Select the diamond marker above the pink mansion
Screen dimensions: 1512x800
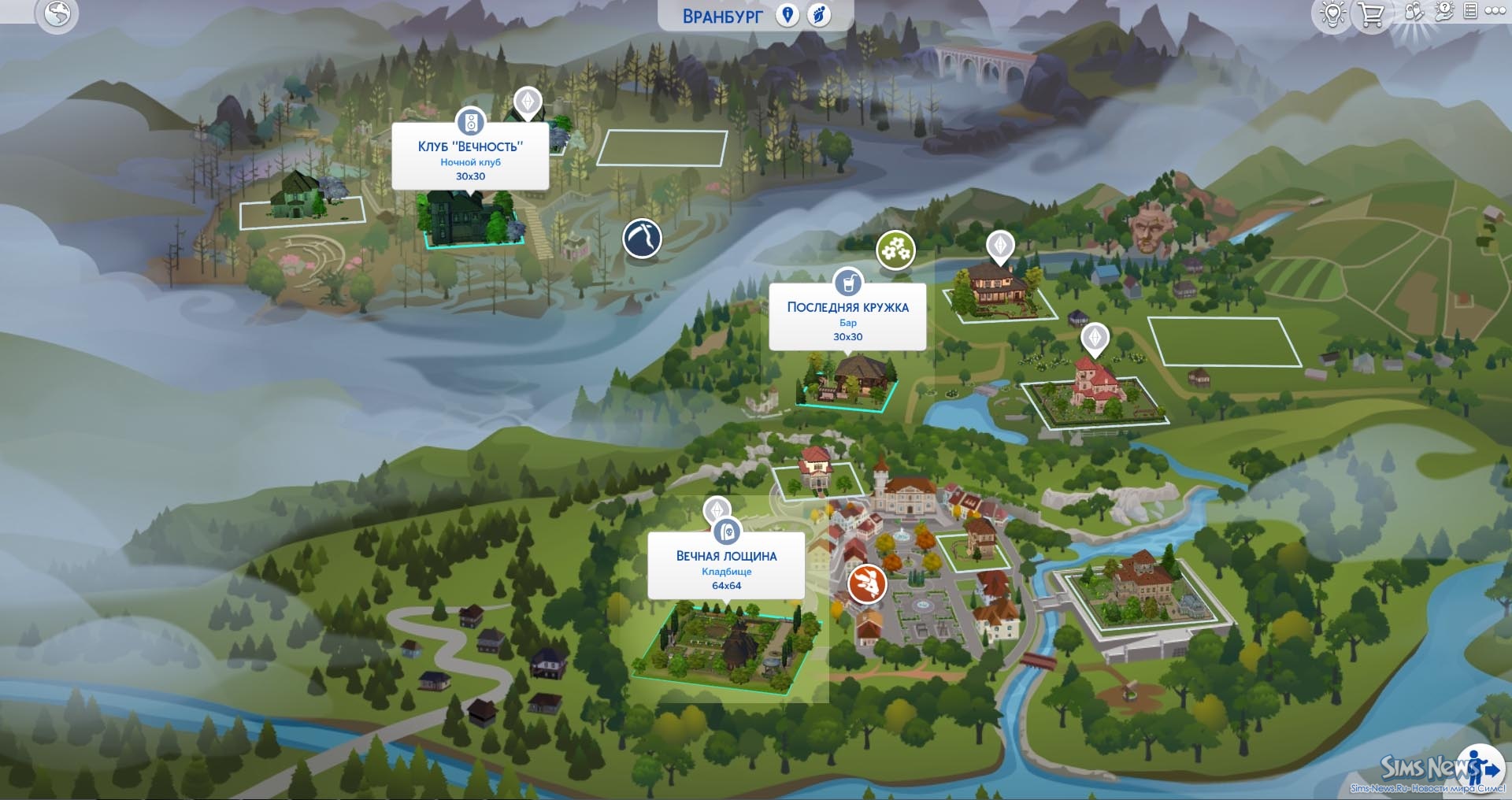click(1095, 339)
